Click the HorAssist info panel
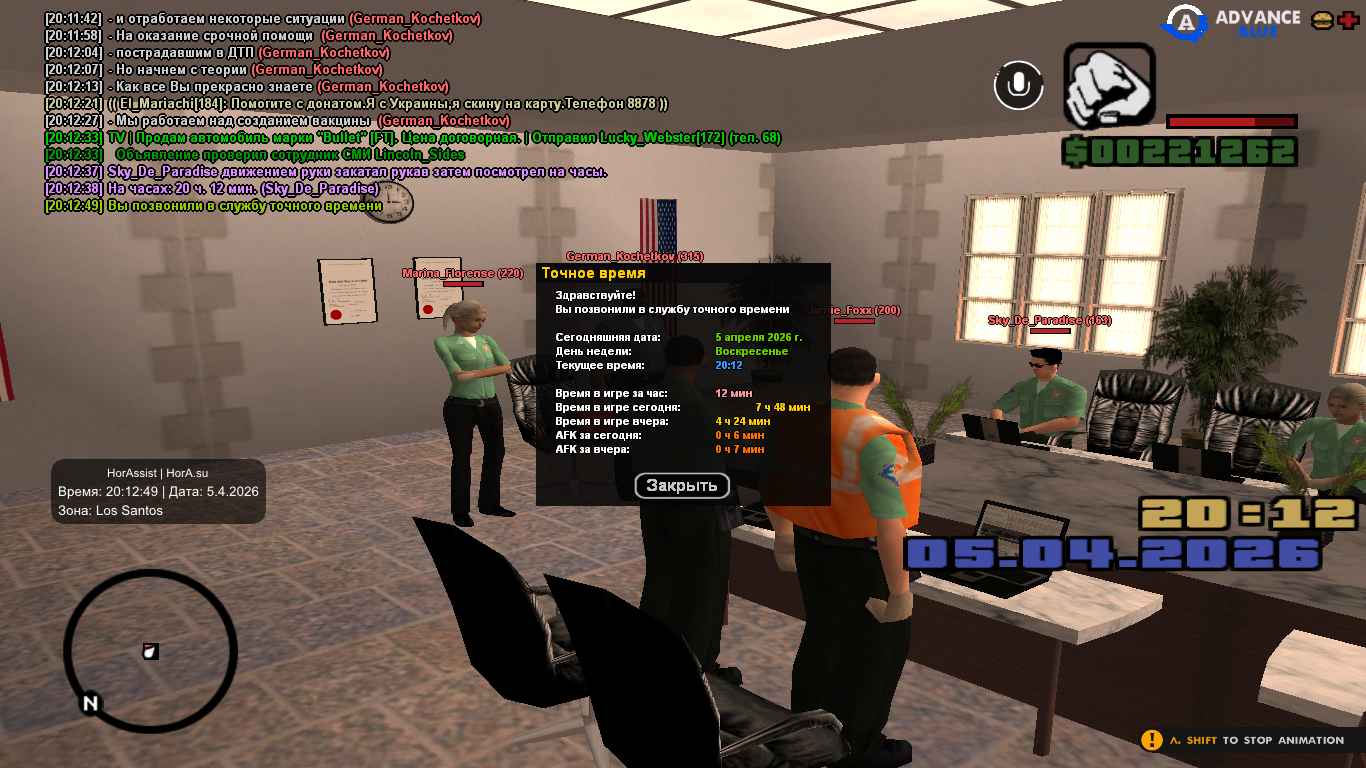Viewport: 1366px width, 768px height. (158, 491)
